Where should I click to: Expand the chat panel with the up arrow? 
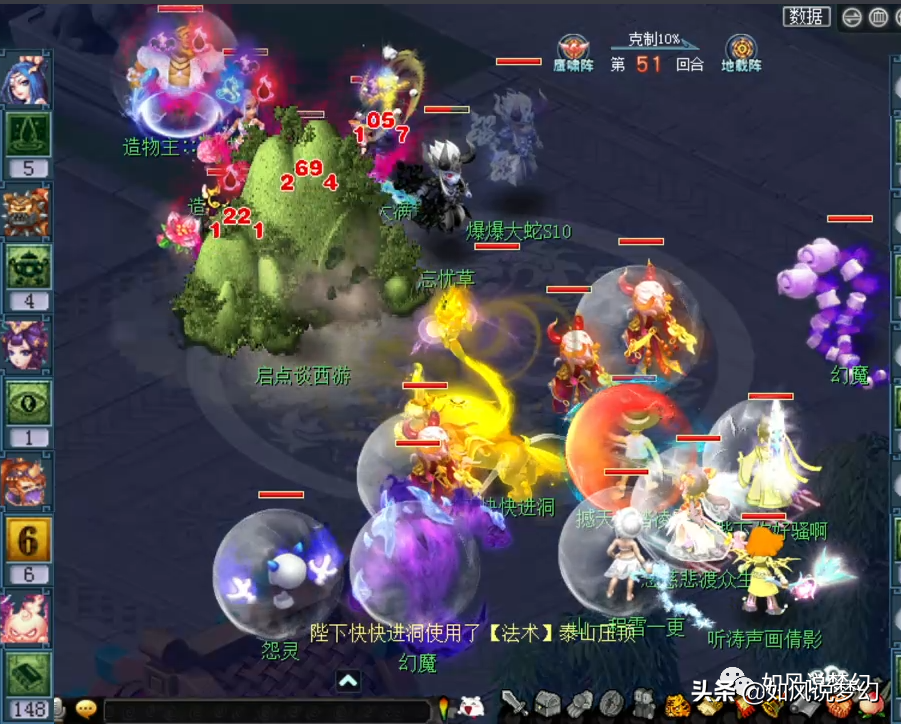(x=348, y=682)
